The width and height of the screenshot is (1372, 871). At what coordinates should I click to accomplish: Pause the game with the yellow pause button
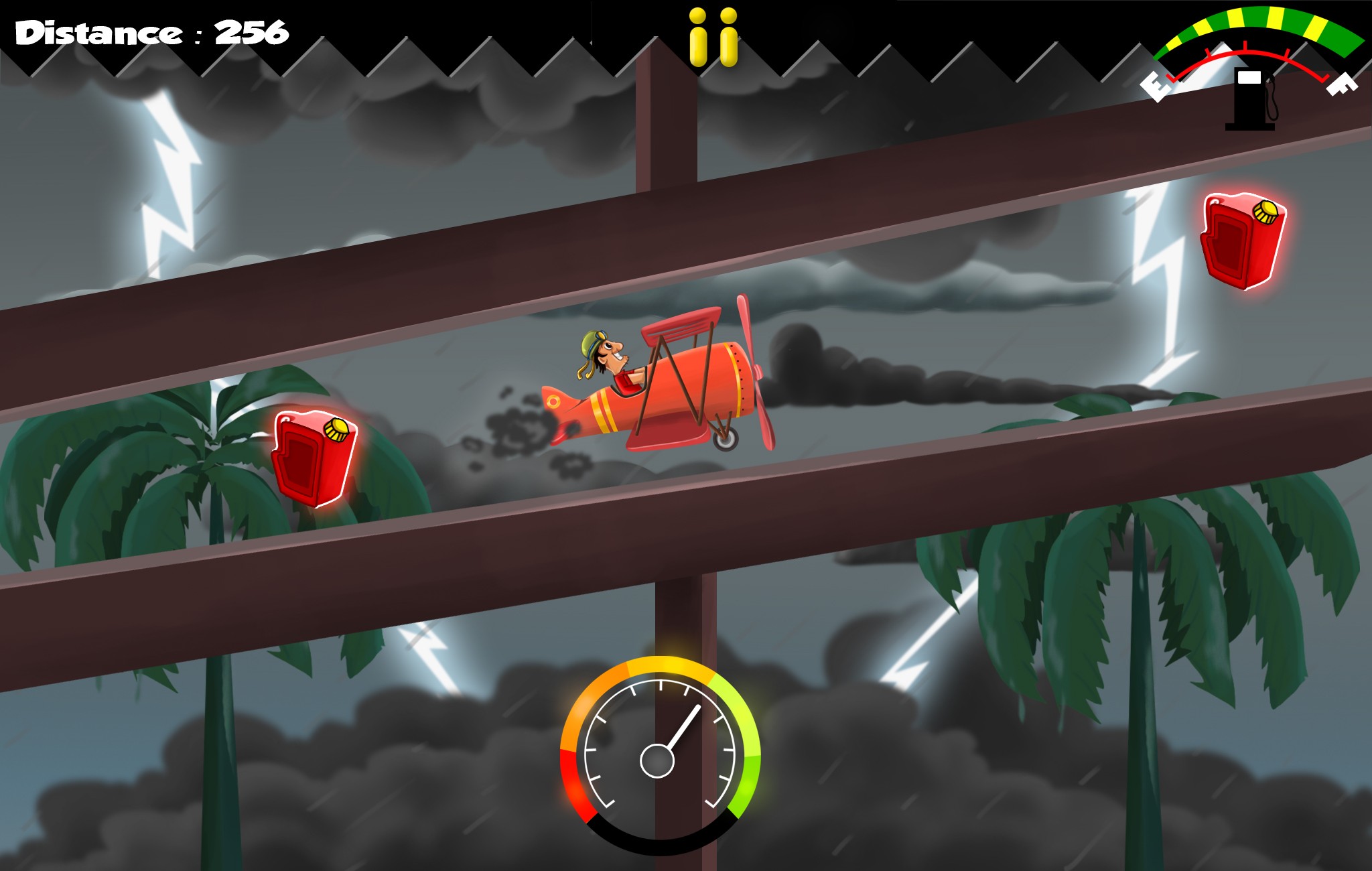[x=713, y=38]
